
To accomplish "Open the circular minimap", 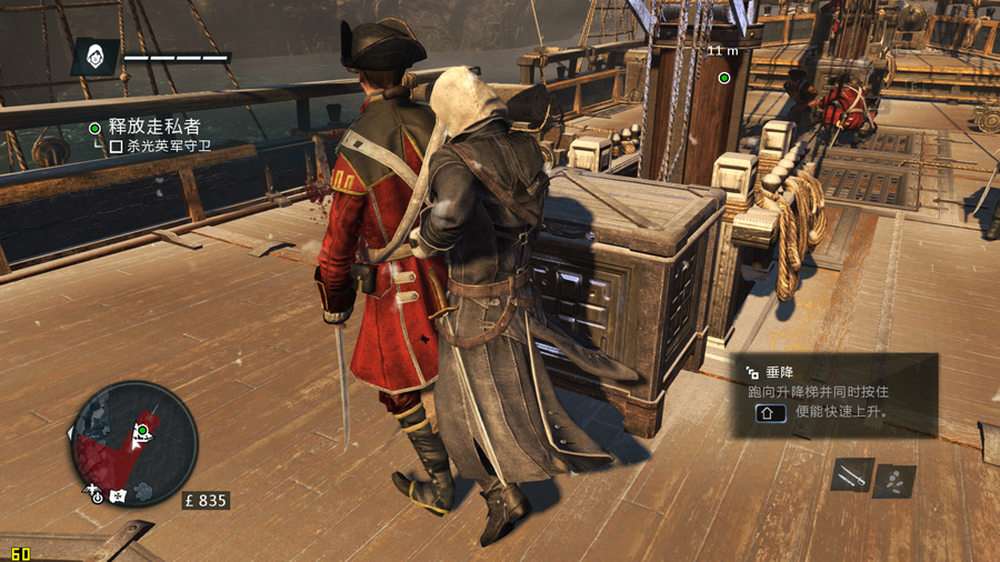I will (x=133, y=443).
